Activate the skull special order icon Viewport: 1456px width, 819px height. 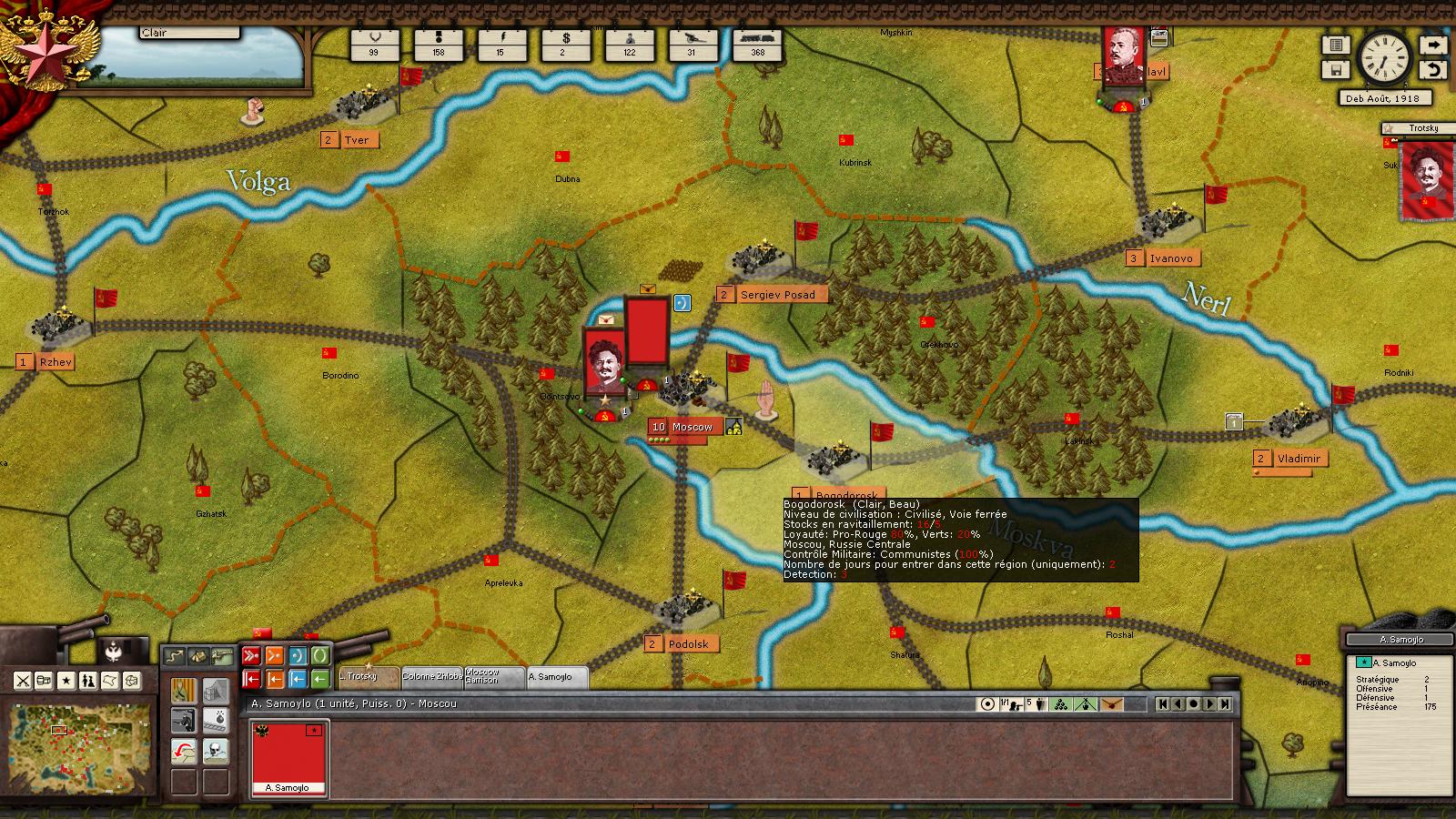pyautogui.click(x=216, y=752)
